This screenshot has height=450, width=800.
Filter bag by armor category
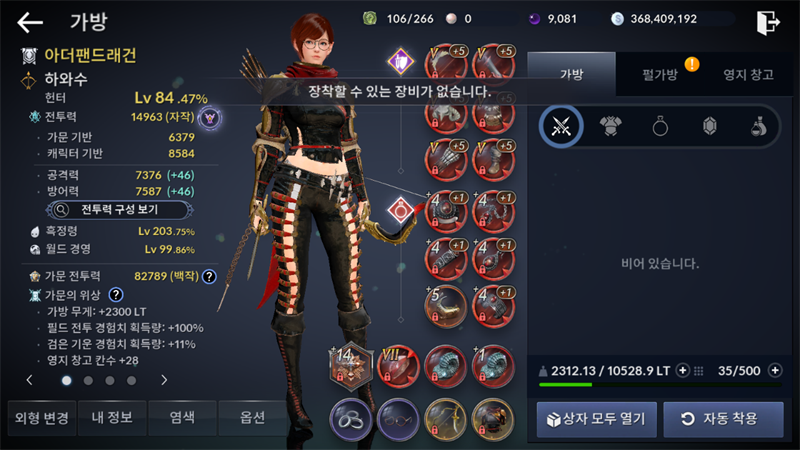click(x=611, y=126)
